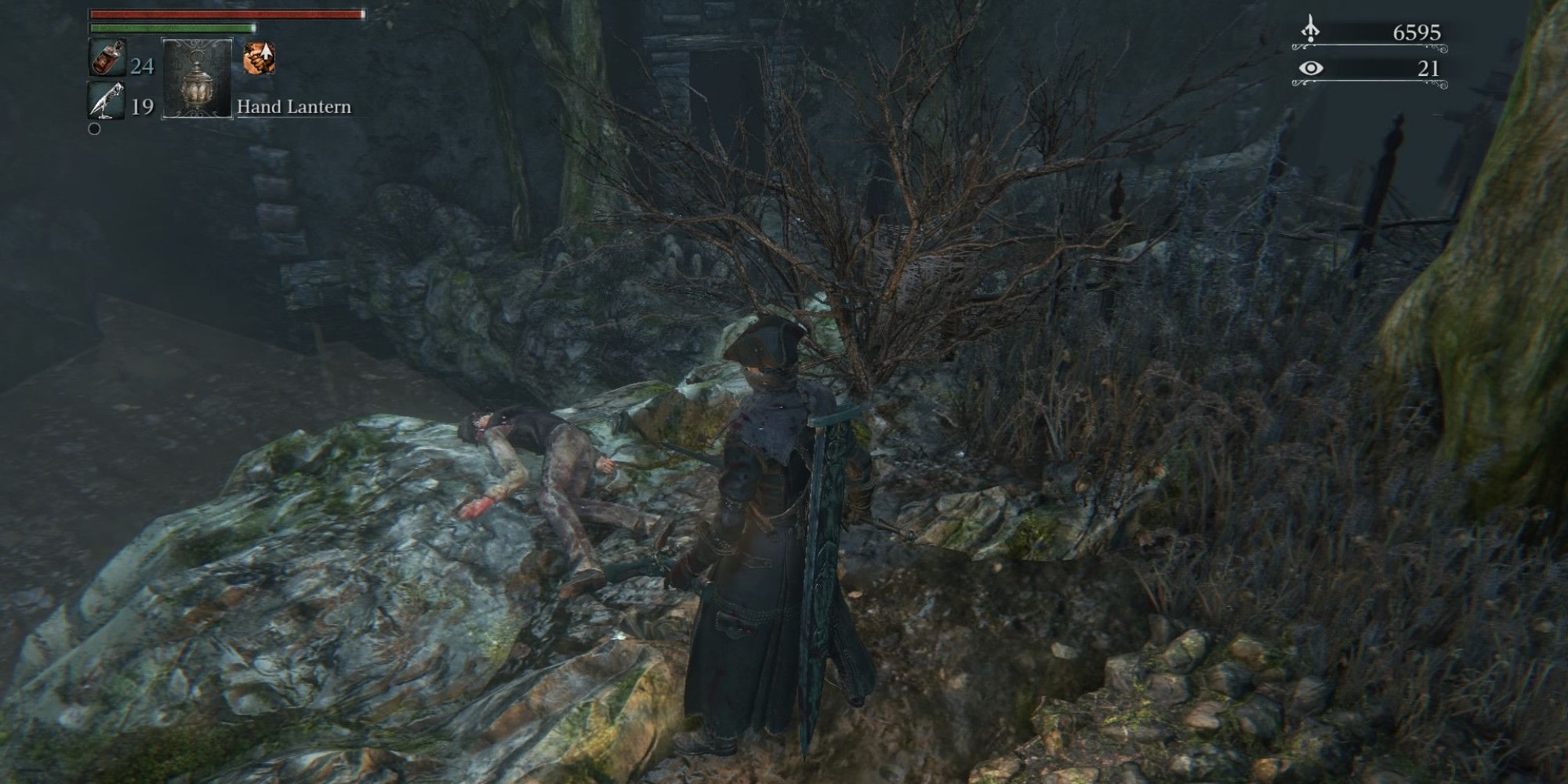Click the red health bar
The width and height of the screenshot is (1568, 784).
pyautogui.click(x=227, y=14)
